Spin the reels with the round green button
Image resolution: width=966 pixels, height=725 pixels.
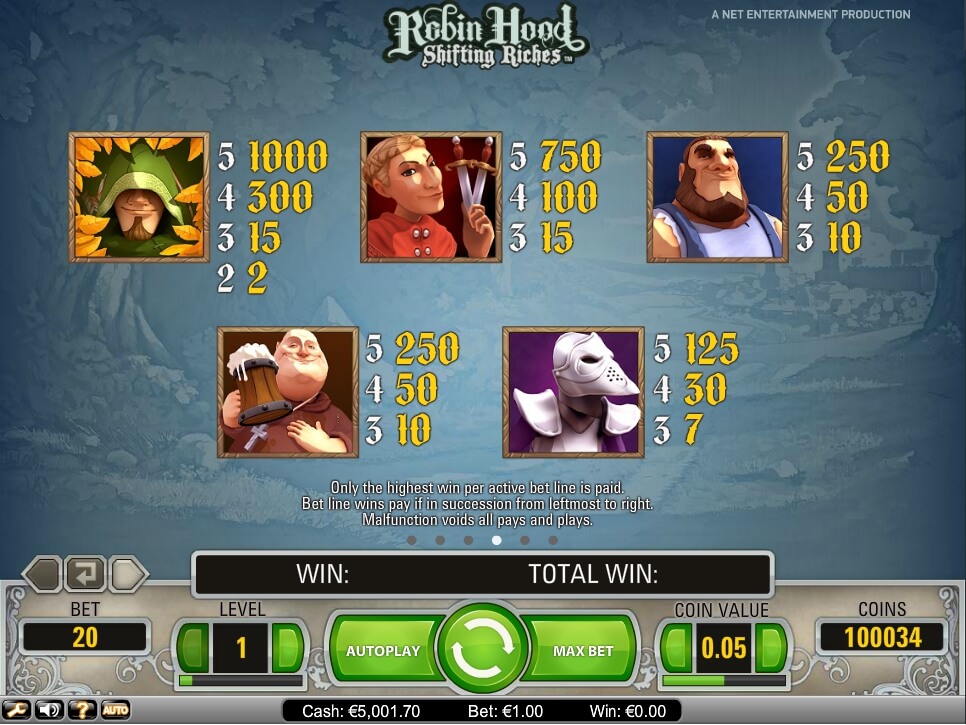coord(483,650)
